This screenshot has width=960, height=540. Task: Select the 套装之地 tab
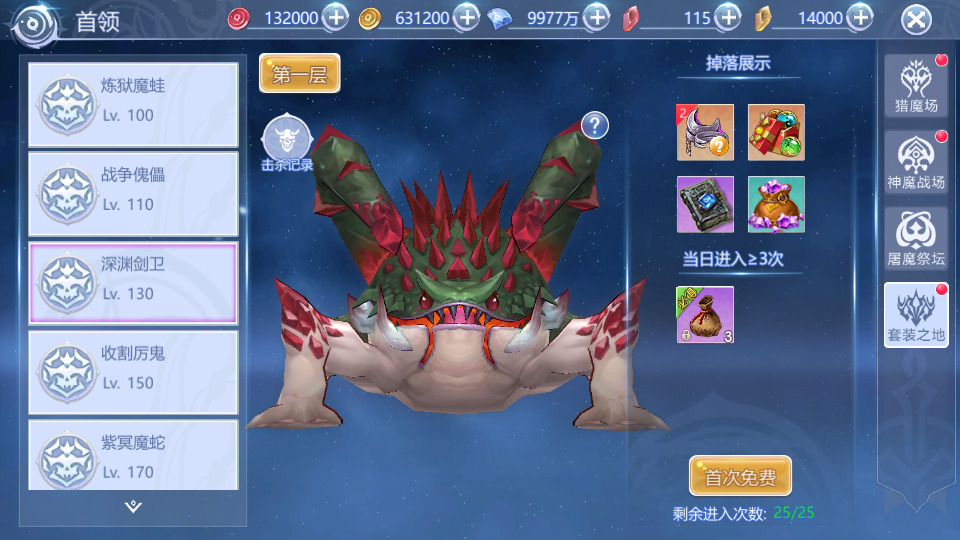(916, 315)
